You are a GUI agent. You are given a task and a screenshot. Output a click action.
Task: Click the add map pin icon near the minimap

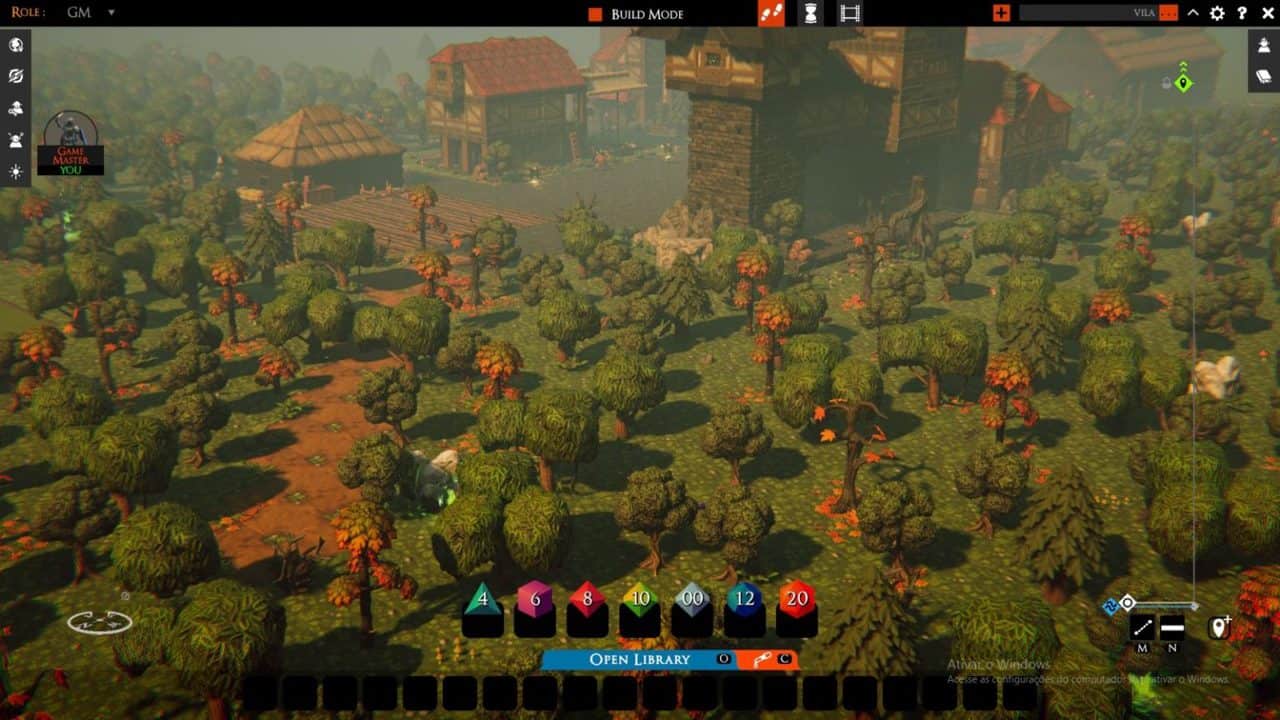point(1219,626)
